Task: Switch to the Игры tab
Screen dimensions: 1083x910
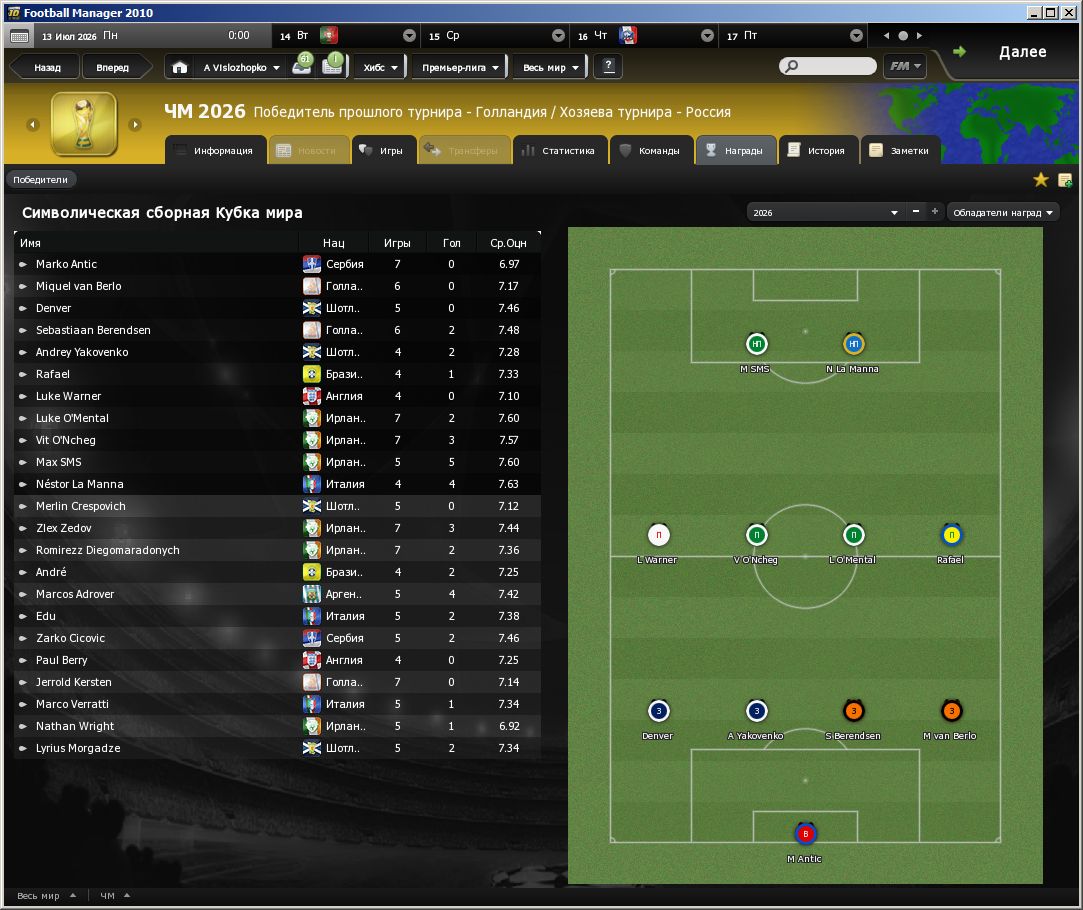Action: pyautogui.click(x=381, y=151)
